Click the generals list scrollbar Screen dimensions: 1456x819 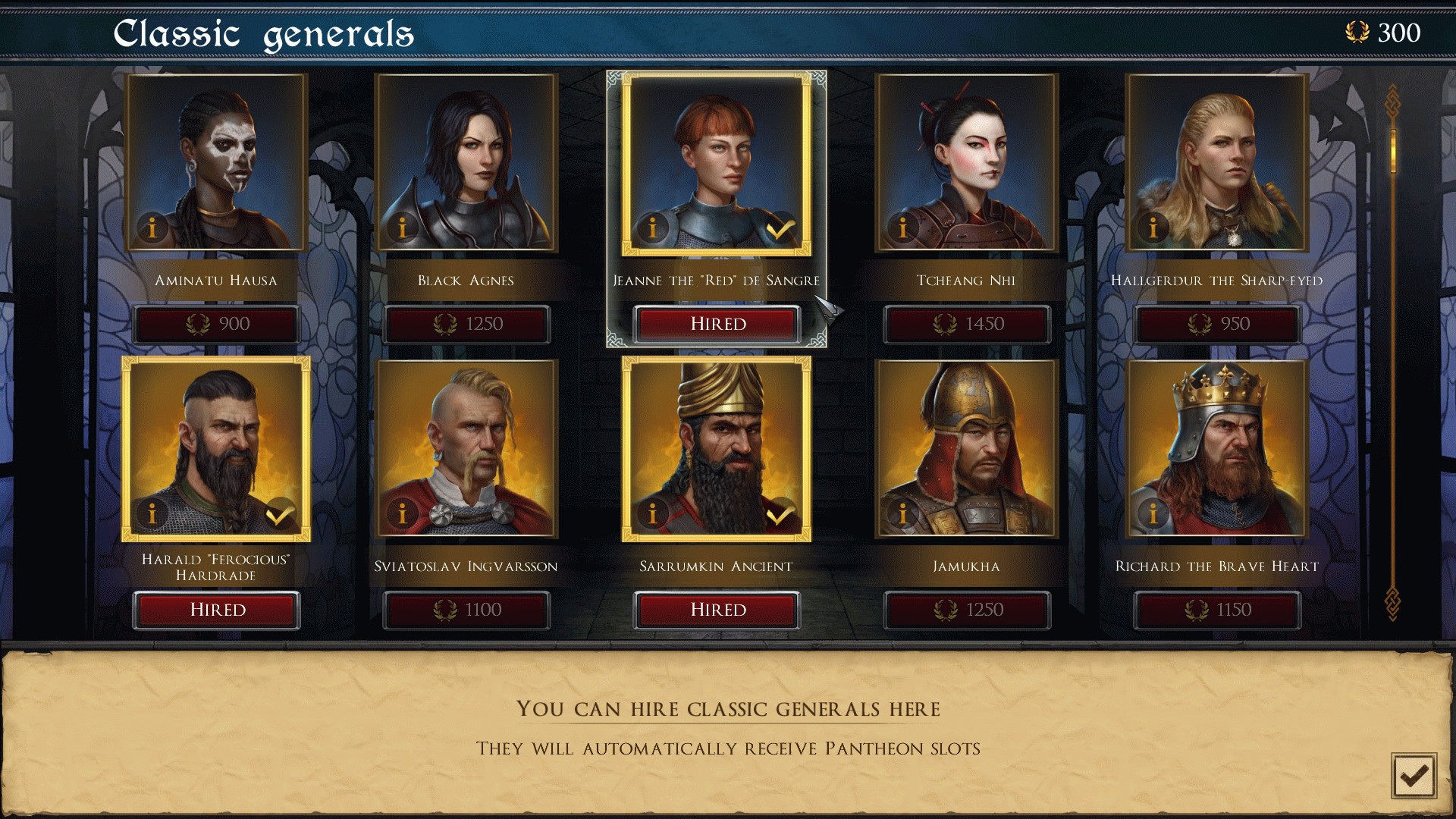pos(1393,152)
